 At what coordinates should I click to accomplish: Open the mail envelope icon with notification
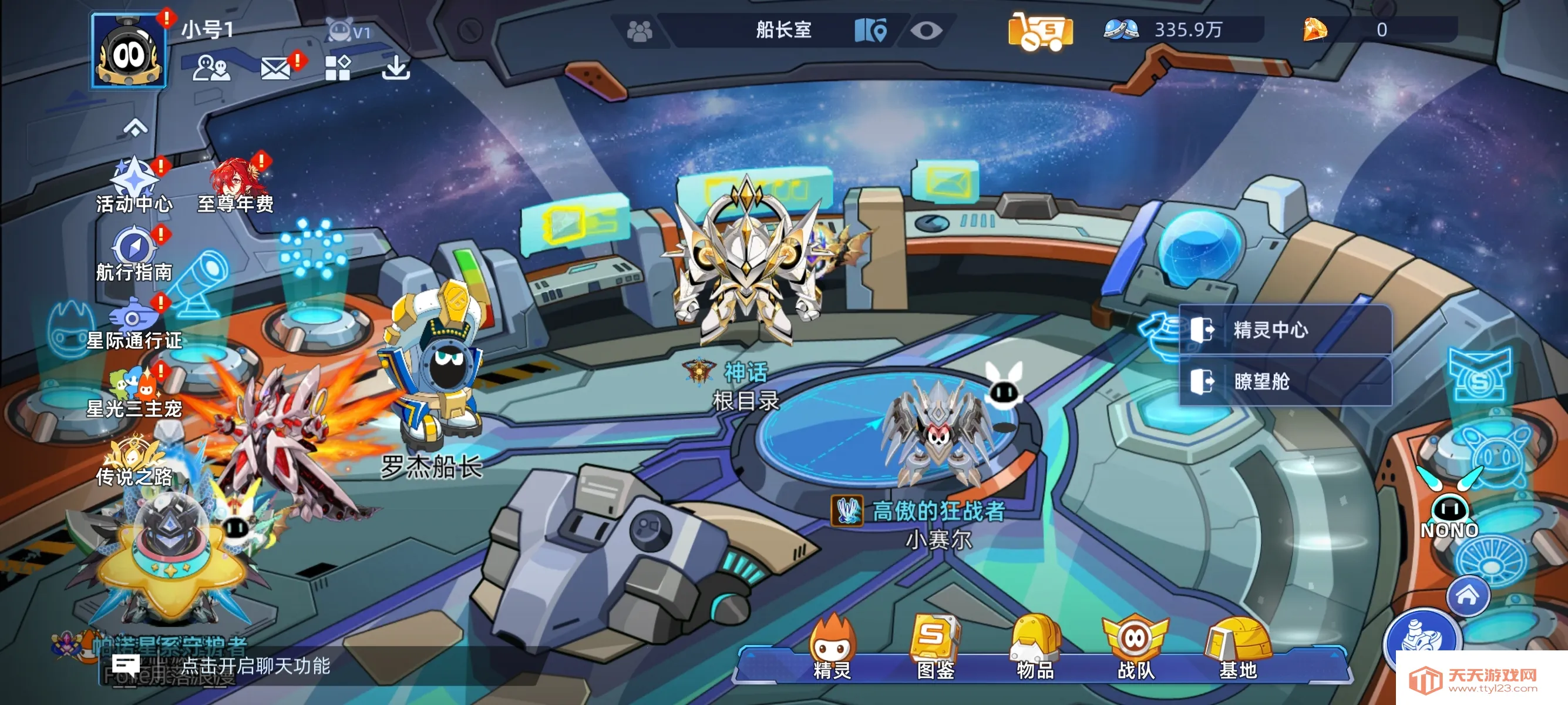(278, 70)
